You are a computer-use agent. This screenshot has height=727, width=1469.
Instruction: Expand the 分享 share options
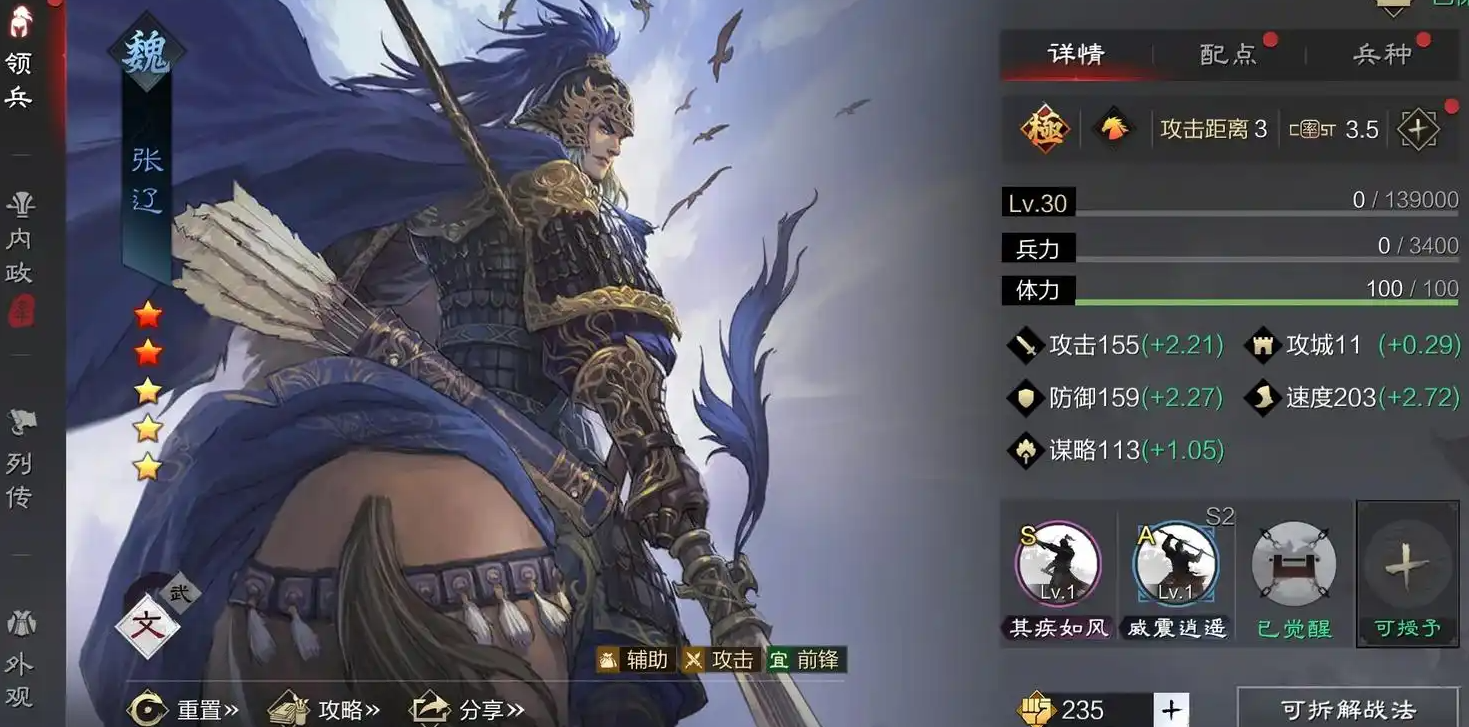coord(487,709)
